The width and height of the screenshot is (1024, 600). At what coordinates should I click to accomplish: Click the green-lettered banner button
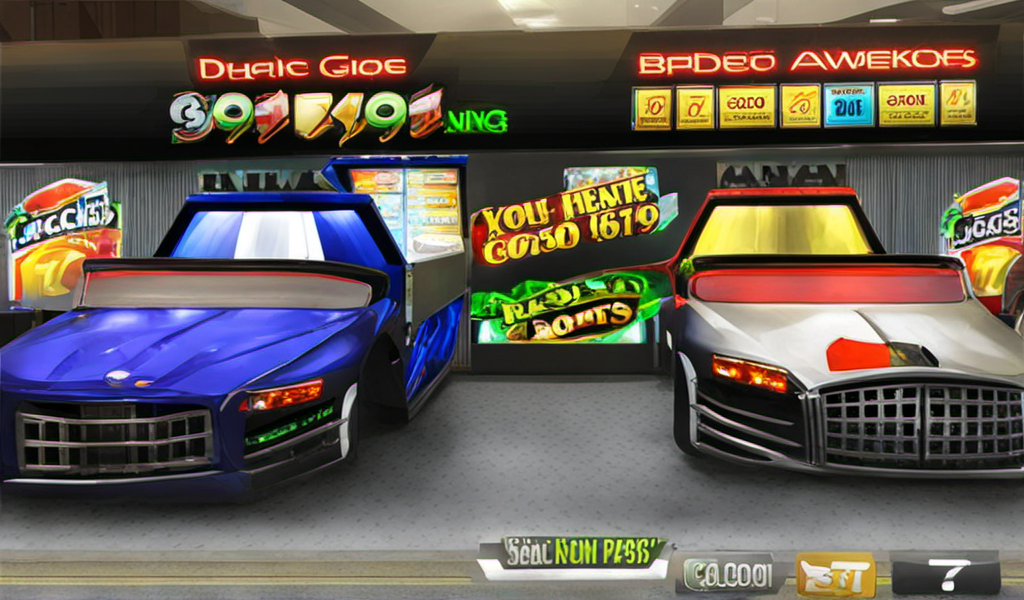click(573, 556)
